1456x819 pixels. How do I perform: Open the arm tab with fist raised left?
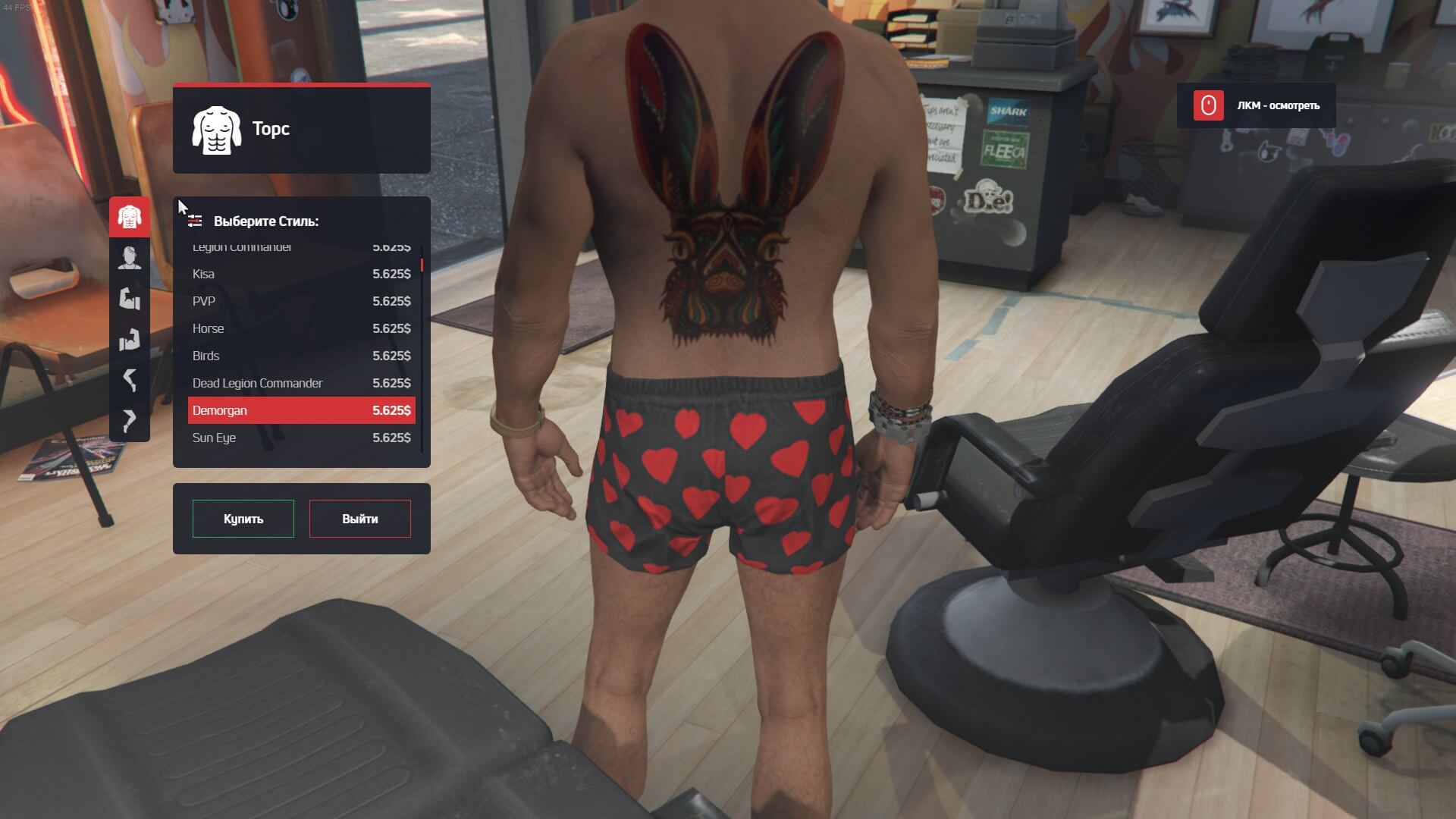(130, 299)
